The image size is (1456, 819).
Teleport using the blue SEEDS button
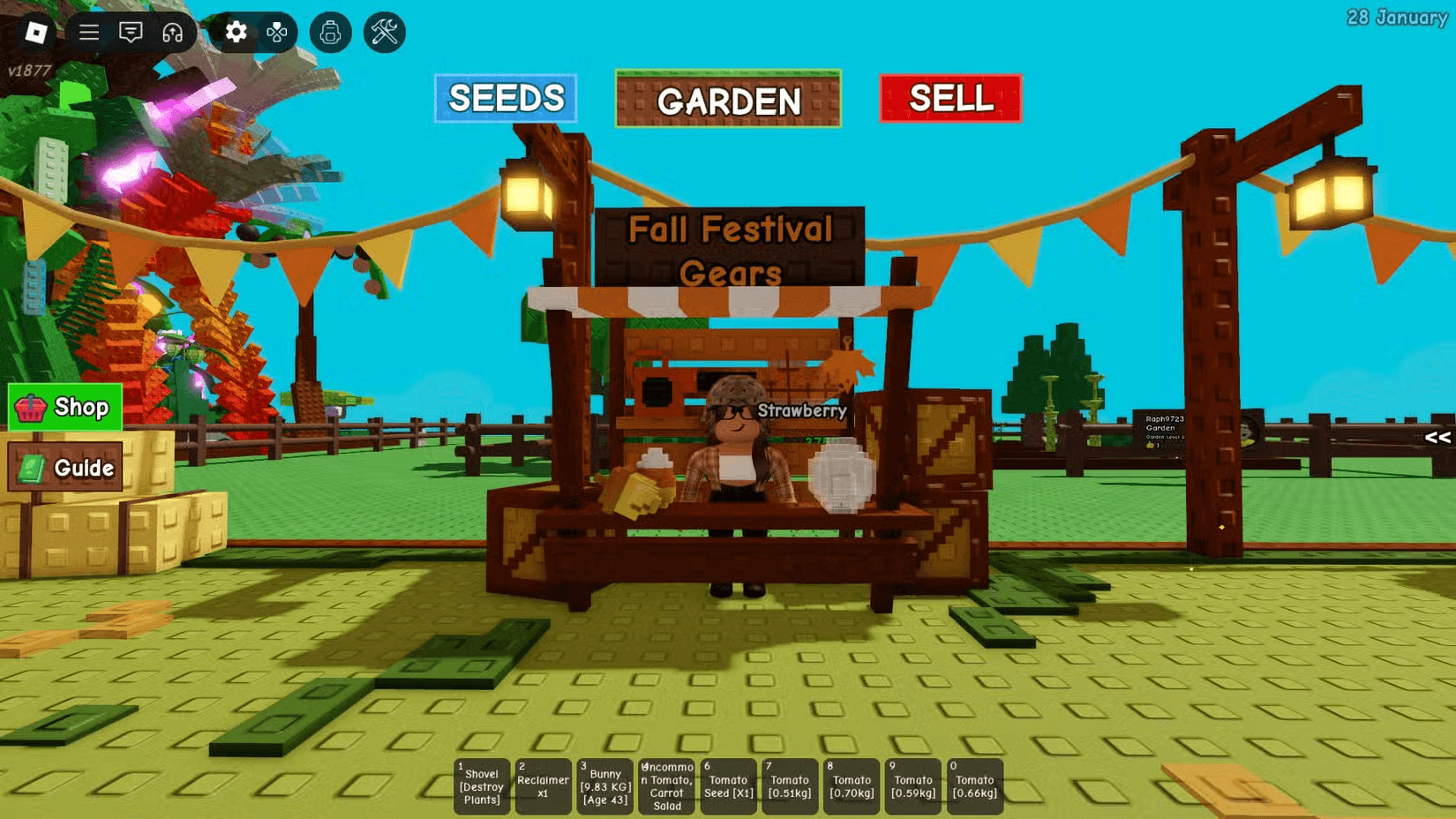pos(506,98)
